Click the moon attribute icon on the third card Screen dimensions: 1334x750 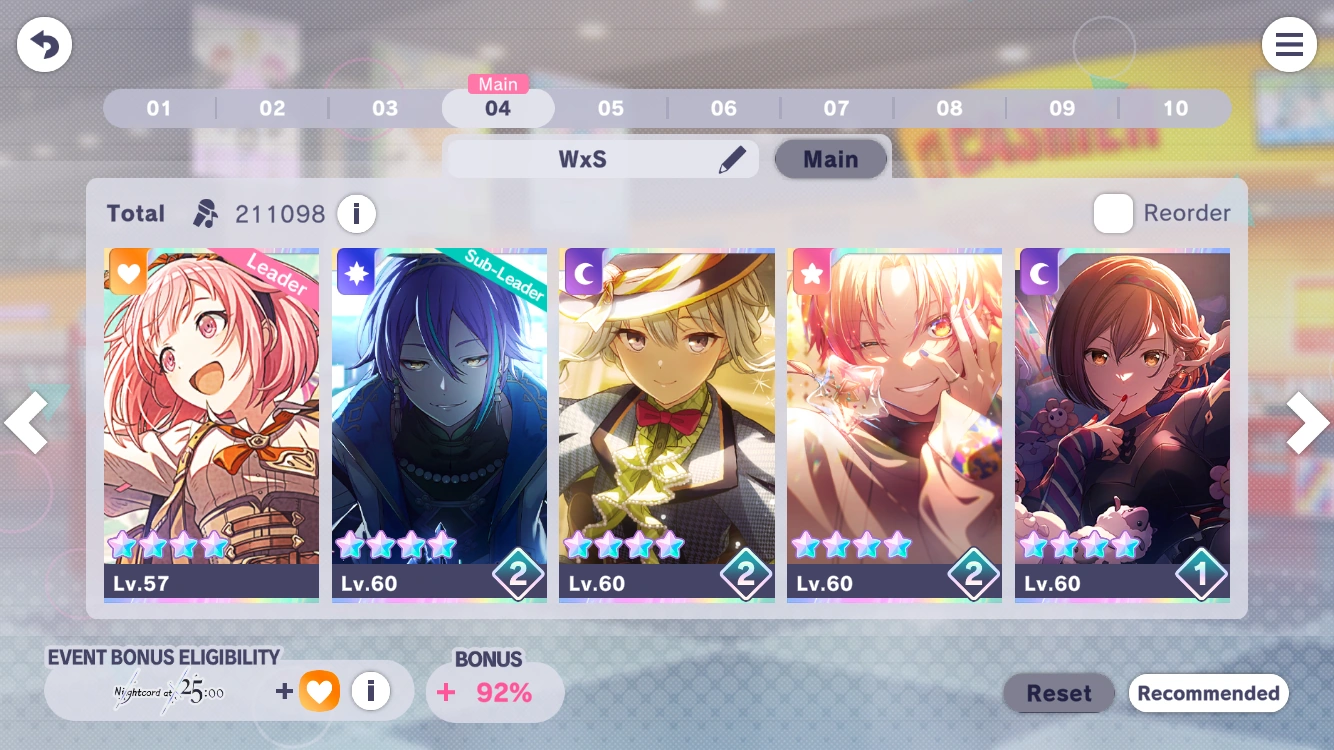[583, 272]
